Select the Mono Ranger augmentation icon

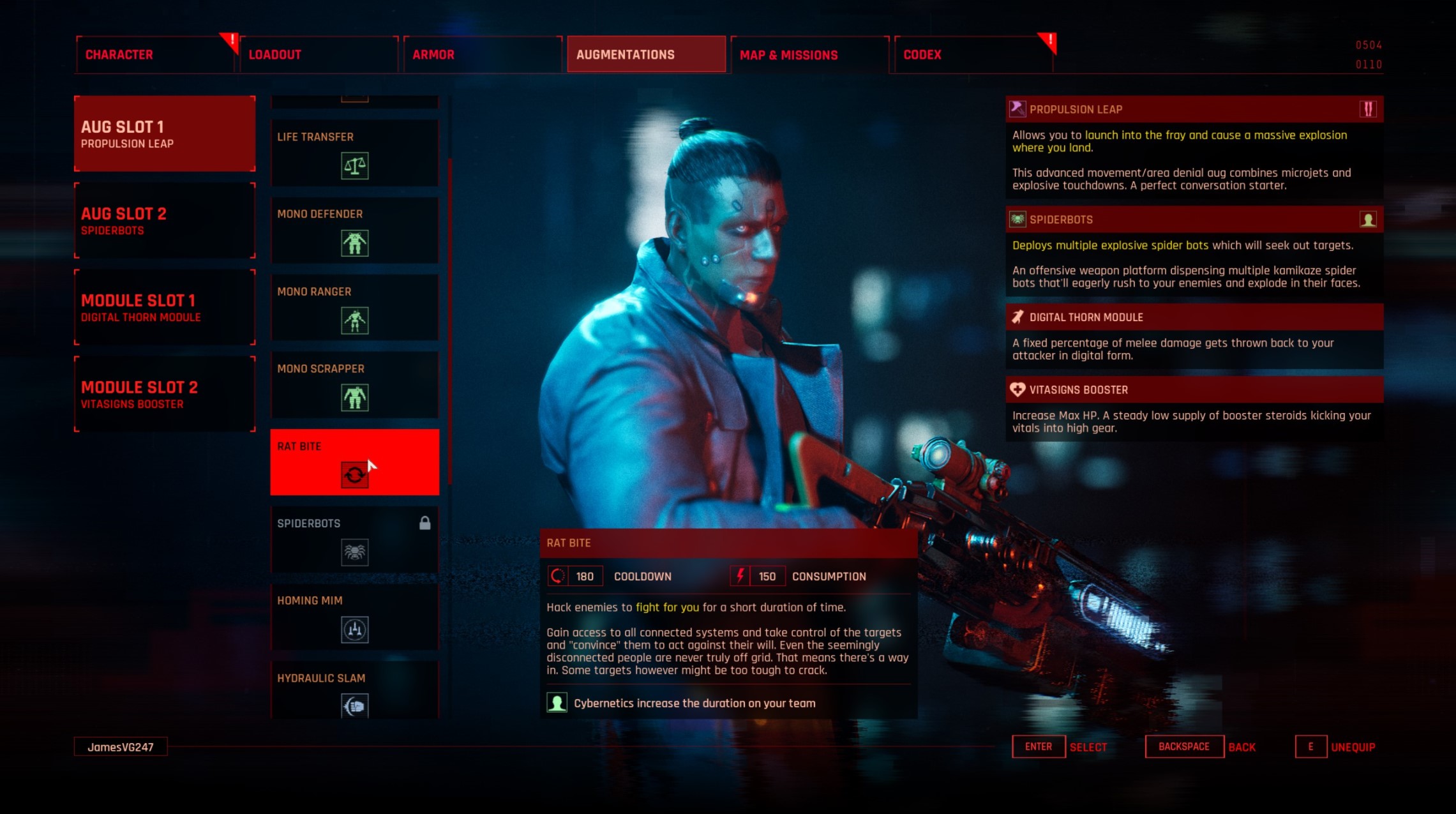[354, 322]
